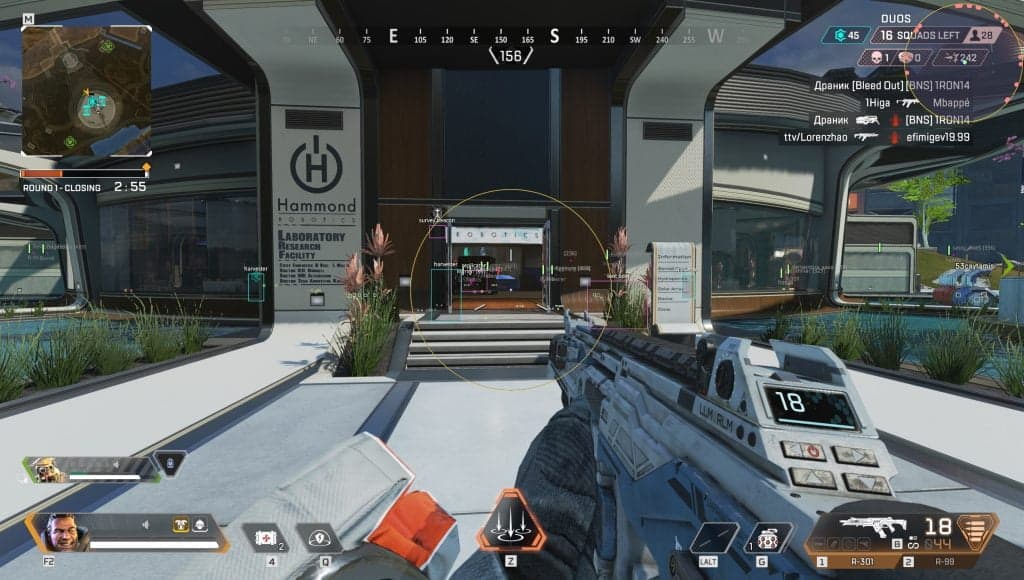Open the minimap
The width and height of the screenshot is (1024, 580).
pos(86,90)
